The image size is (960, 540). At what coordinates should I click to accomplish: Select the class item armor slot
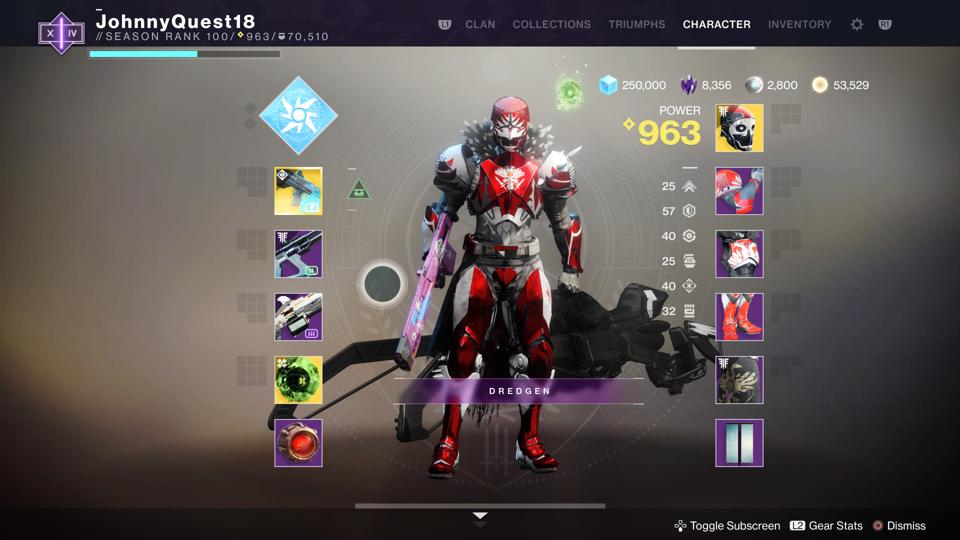tap(739, 380)
